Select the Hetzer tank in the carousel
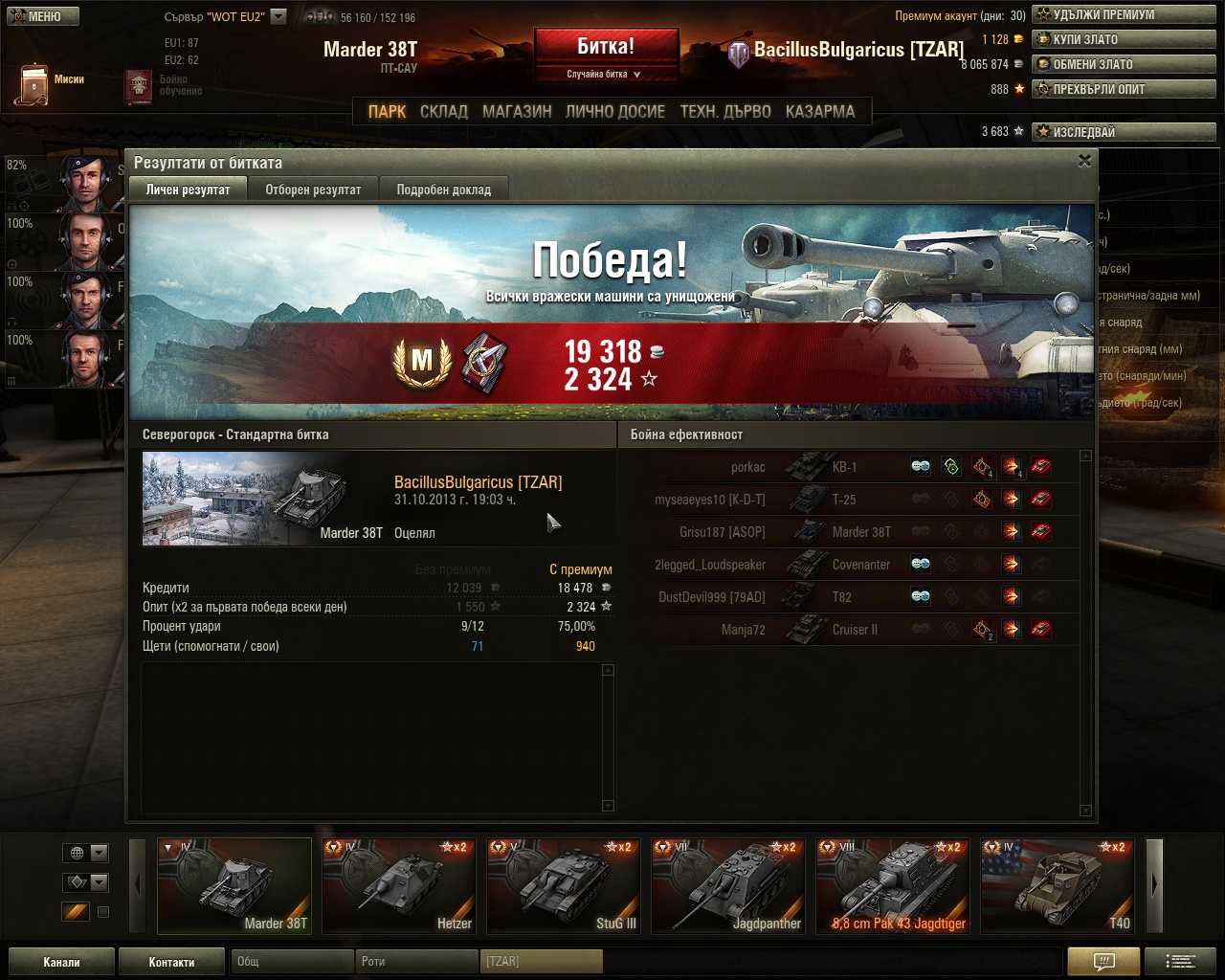 coord(399,886)
